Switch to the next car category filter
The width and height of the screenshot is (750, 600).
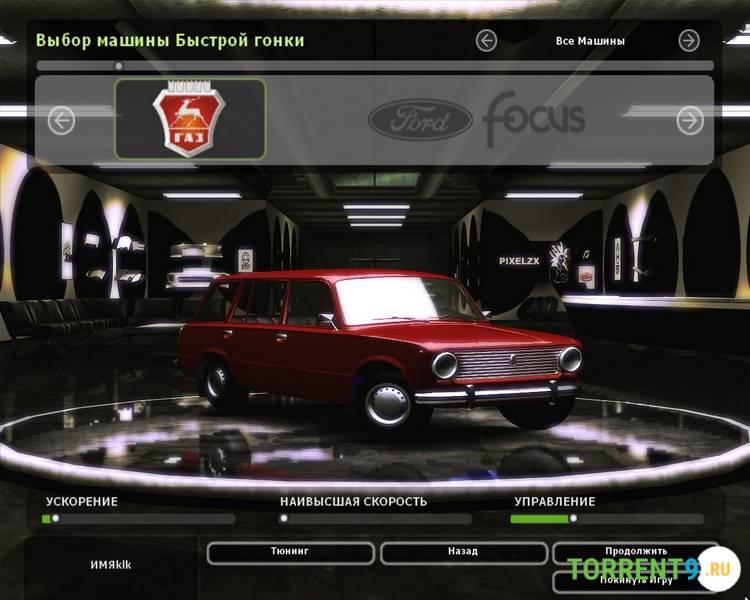pyautogui.click(x=689, y=41)
